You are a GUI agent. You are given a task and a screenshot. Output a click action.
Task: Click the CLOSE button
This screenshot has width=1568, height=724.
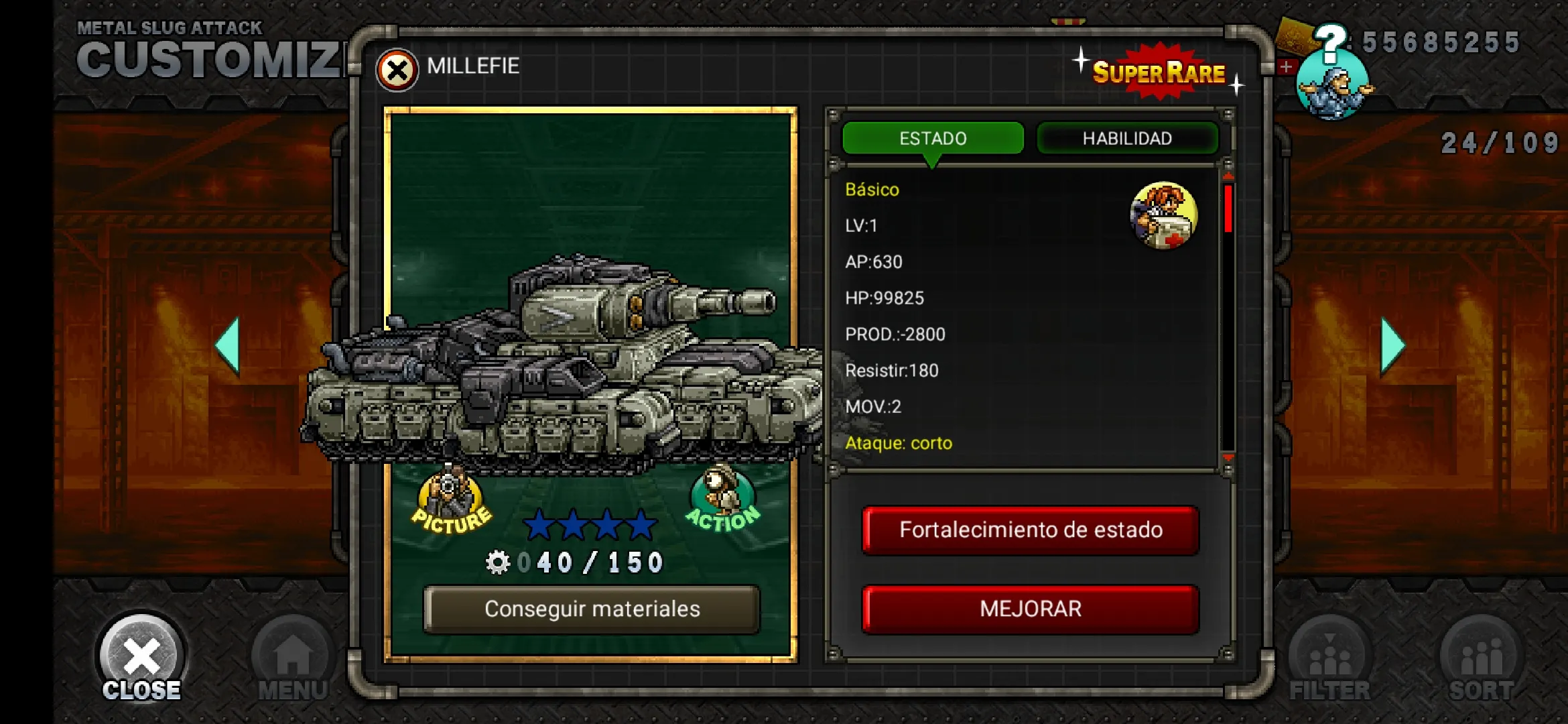141,660
